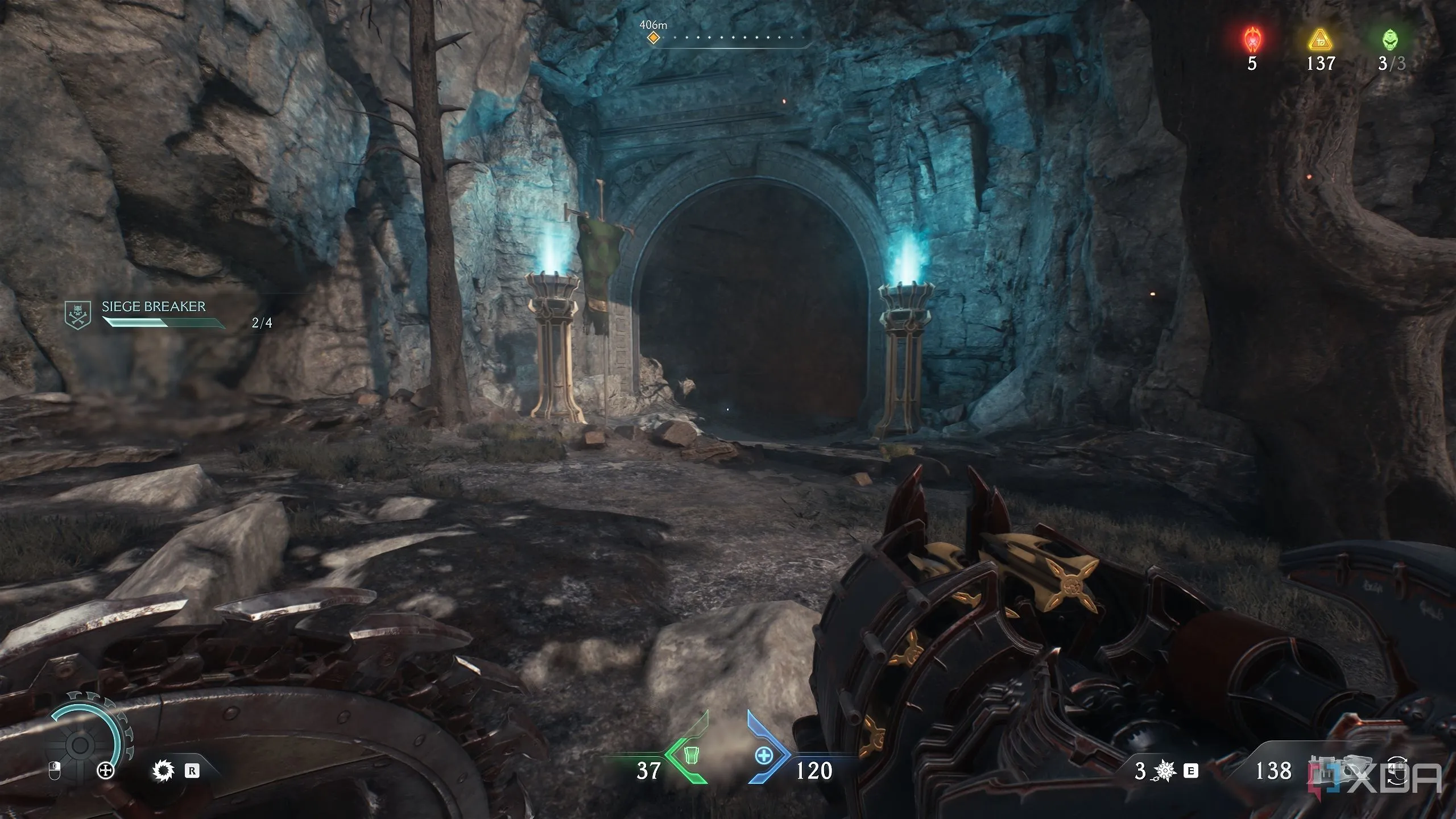
Task: Activate the spinning saw blade ability icon
Action: tap(163, 771)
